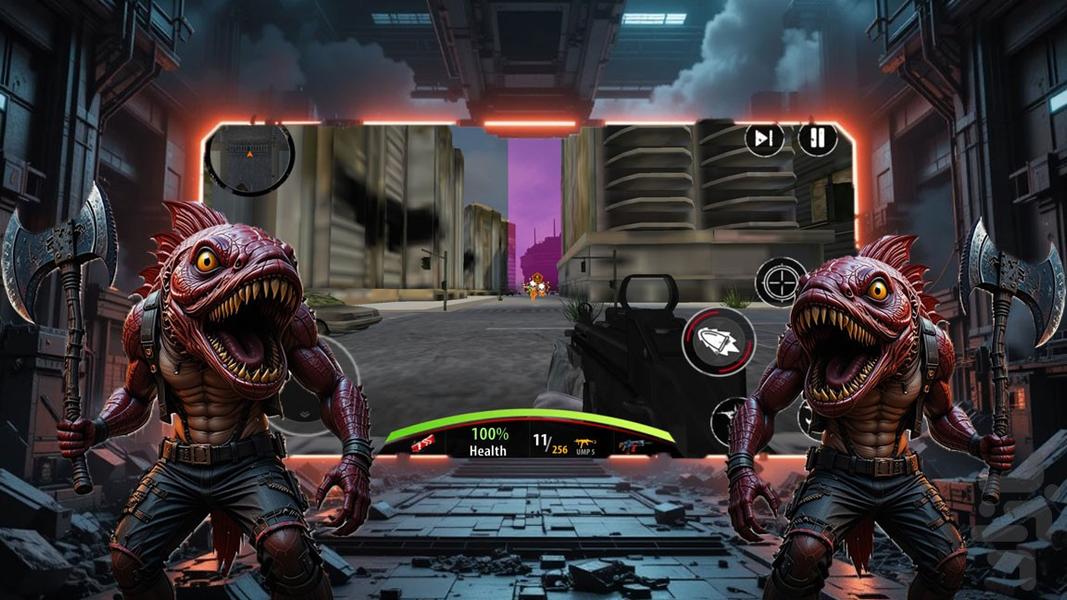Select the red medkit icon

pos(423,442)
